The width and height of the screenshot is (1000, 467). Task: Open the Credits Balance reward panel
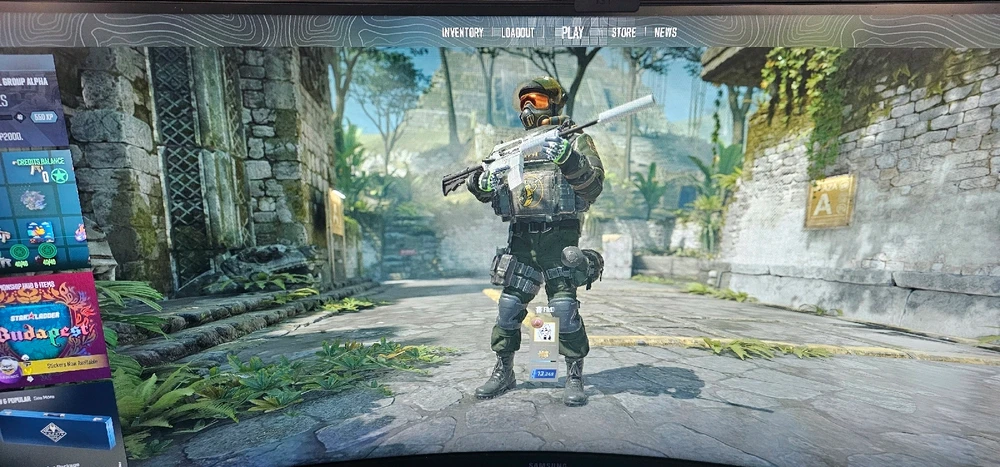[x=40, y=210]
